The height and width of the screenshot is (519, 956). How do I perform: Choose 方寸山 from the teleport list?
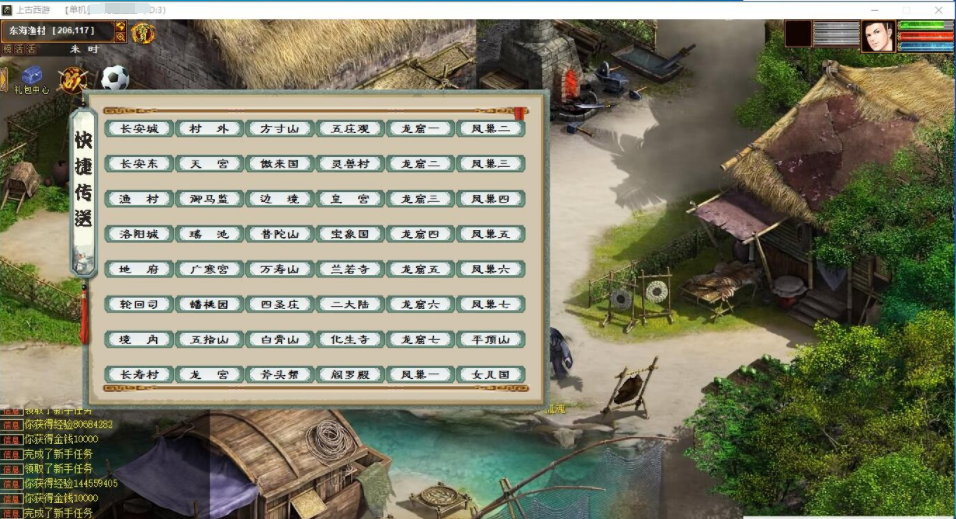(x=280, y=129)
